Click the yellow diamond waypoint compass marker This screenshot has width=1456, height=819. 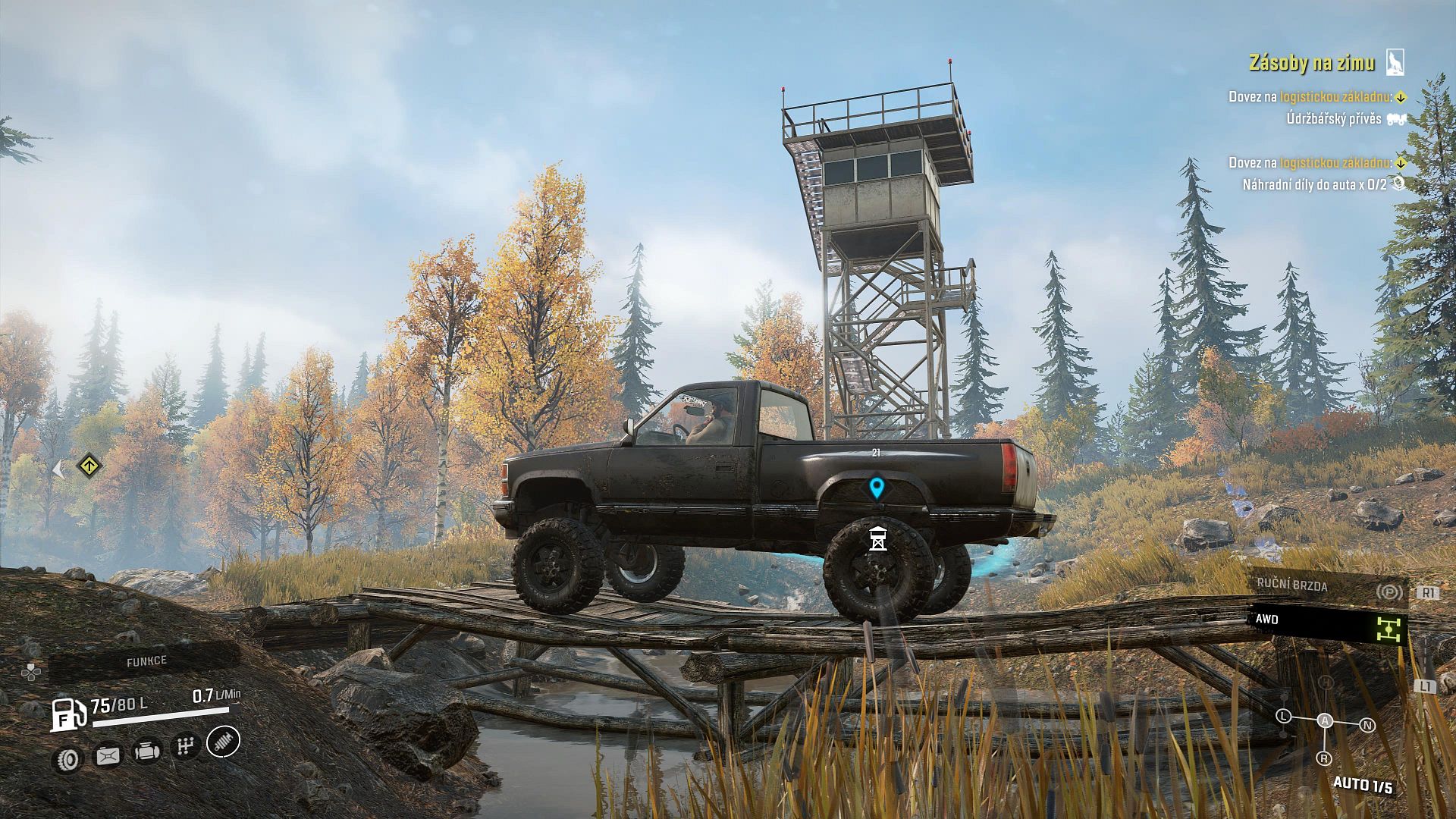coord(89,465)
